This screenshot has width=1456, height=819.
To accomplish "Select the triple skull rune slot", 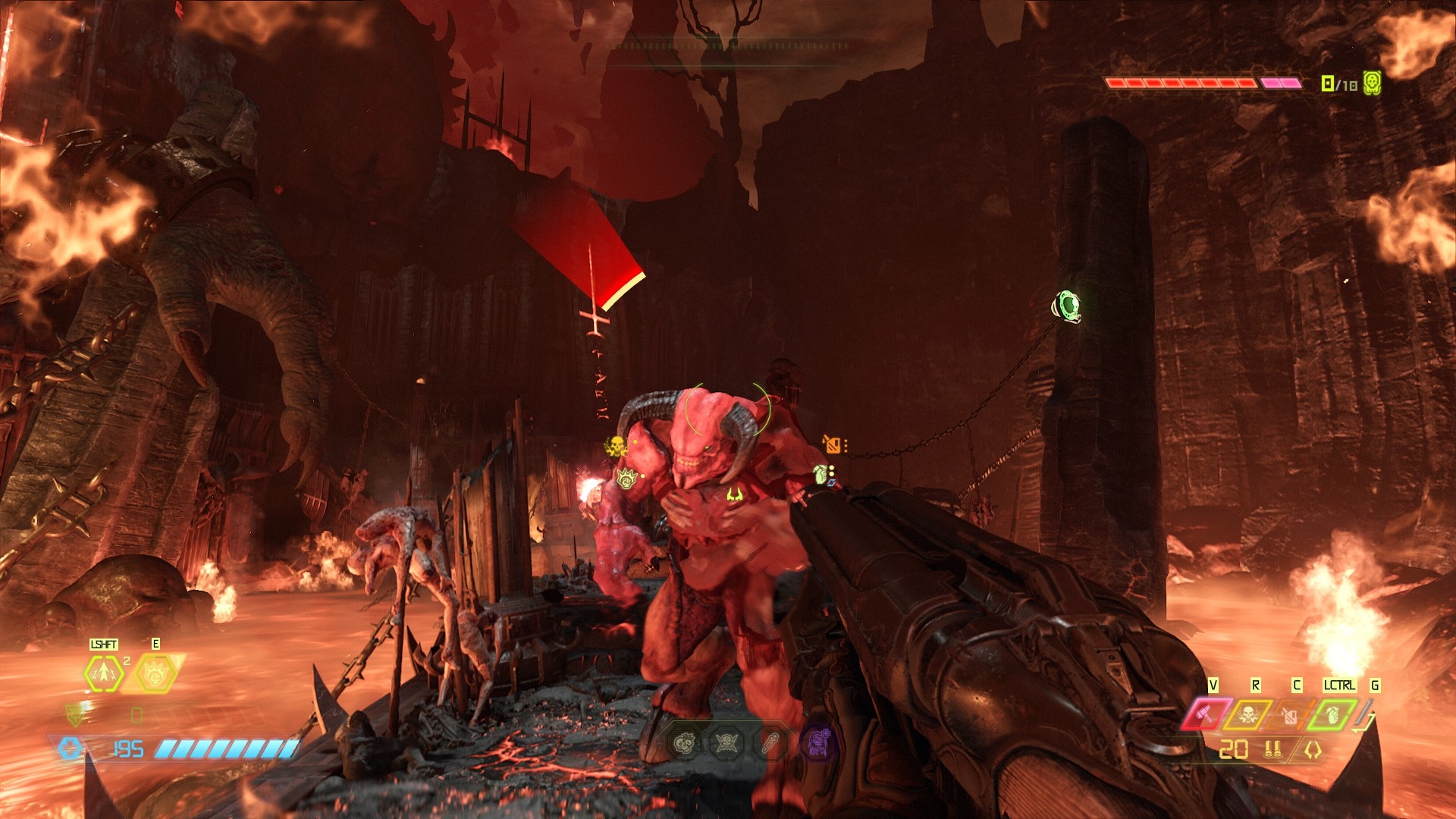I will pyautogui.click(x=685, y=742).
